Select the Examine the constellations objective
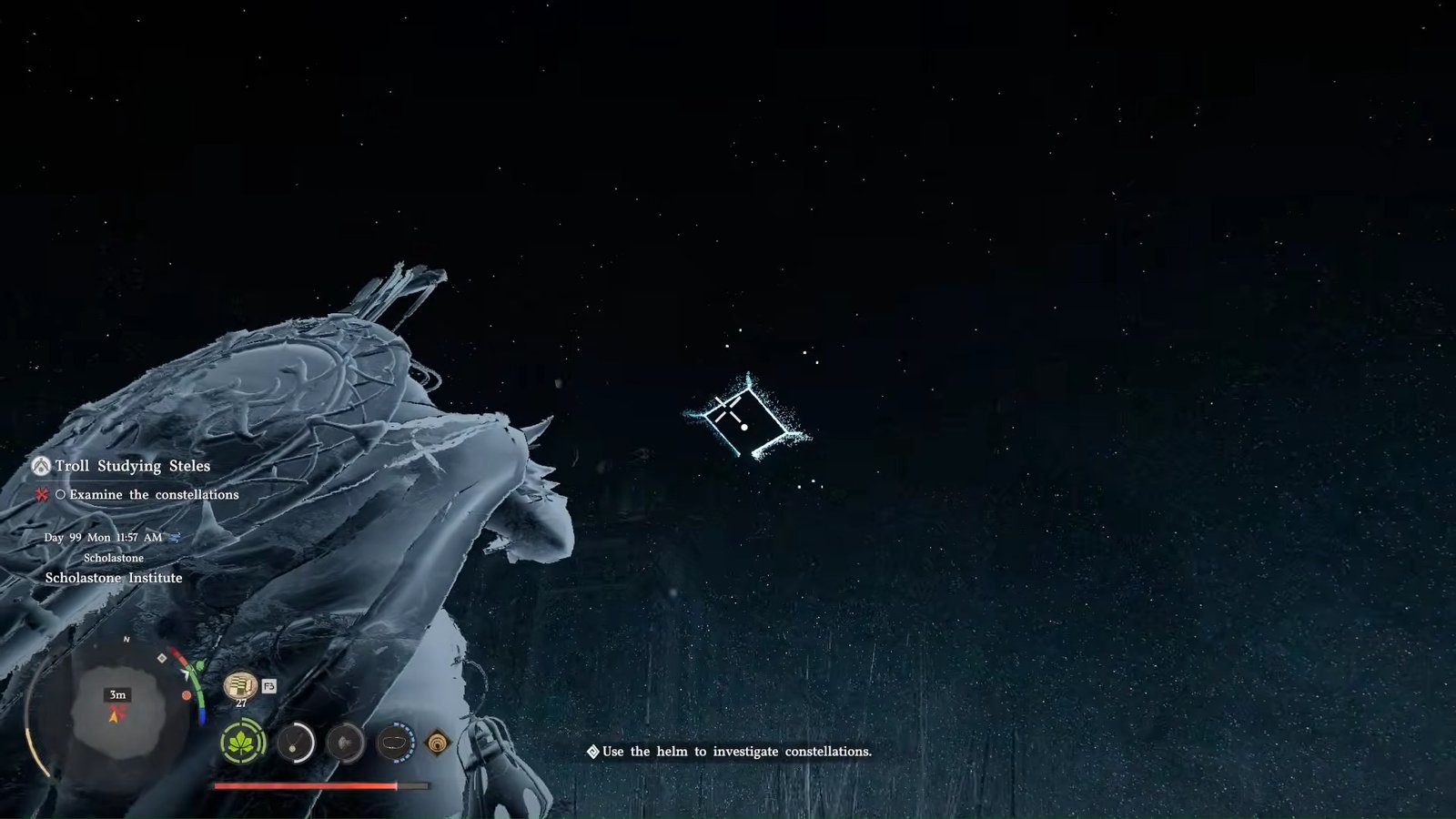1456x819 pixels. pyautogui.click(x=154, y=495)
